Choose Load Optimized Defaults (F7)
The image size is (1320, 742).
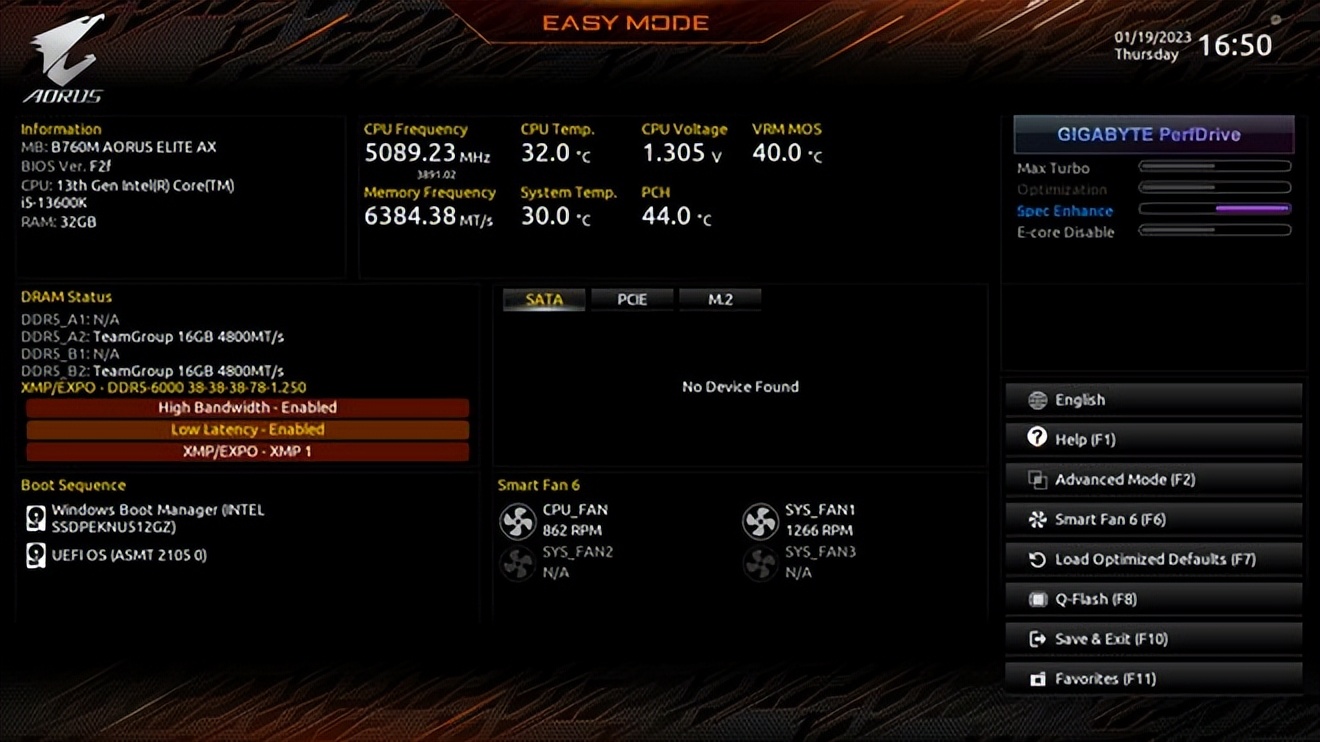(1153, 559)
